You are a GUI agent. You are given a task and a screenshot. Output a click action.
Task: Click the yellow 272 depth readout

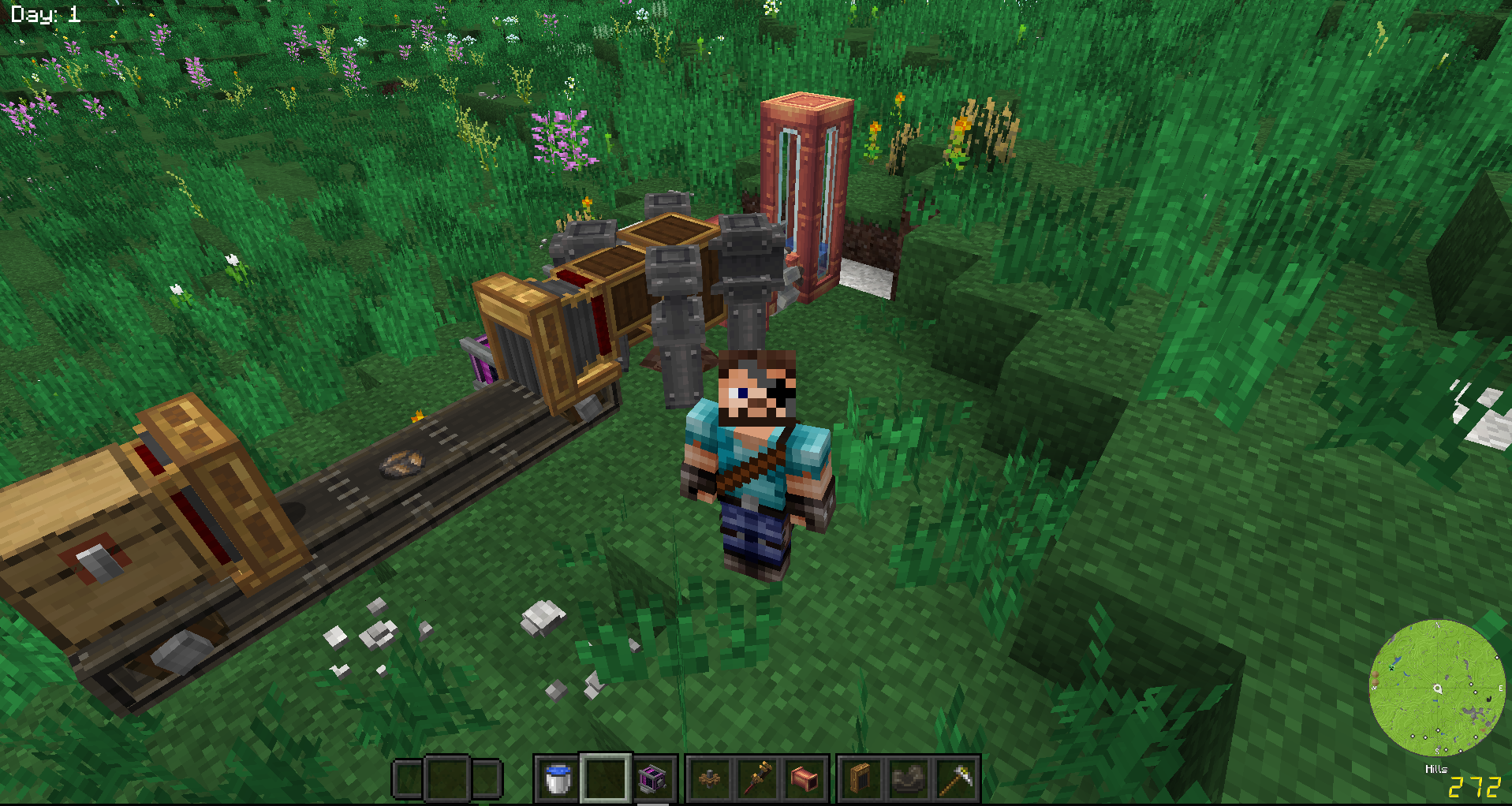[1475, 785]
